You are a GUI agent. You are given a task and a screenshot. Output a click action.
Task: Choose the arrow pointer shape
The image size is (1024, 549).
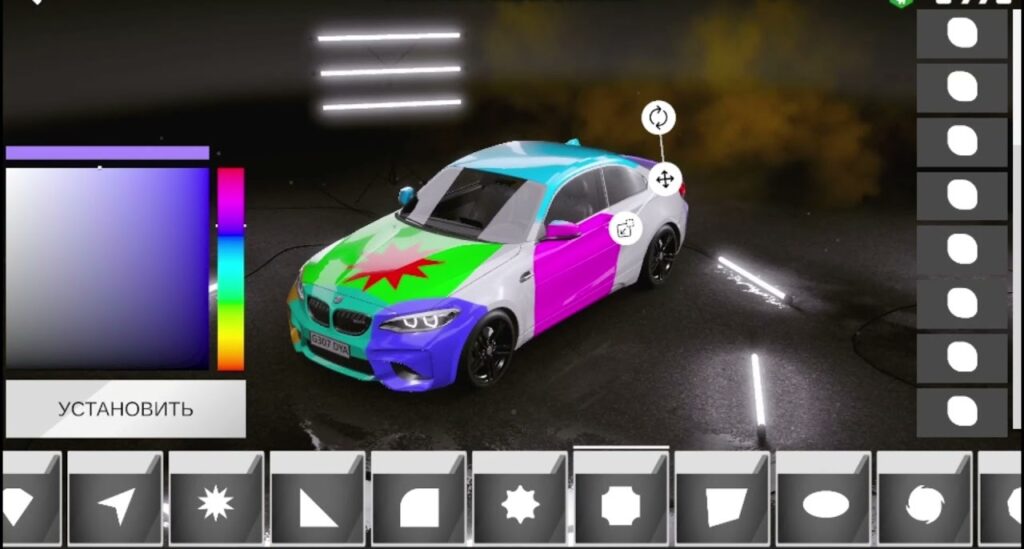click(x=115, y=499)
